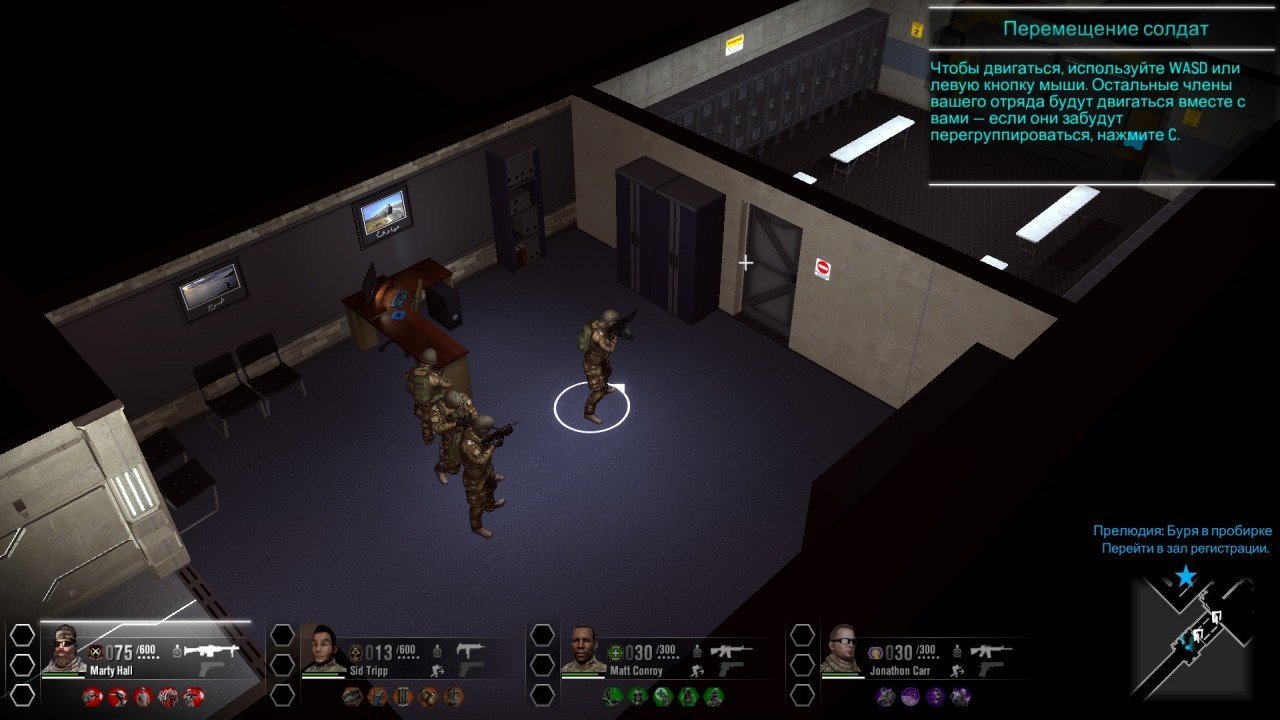The height and width of the screenshot is (720, 1280).
Task: Select Jonathon Carr's assault rifle
Action: point(990,651)
